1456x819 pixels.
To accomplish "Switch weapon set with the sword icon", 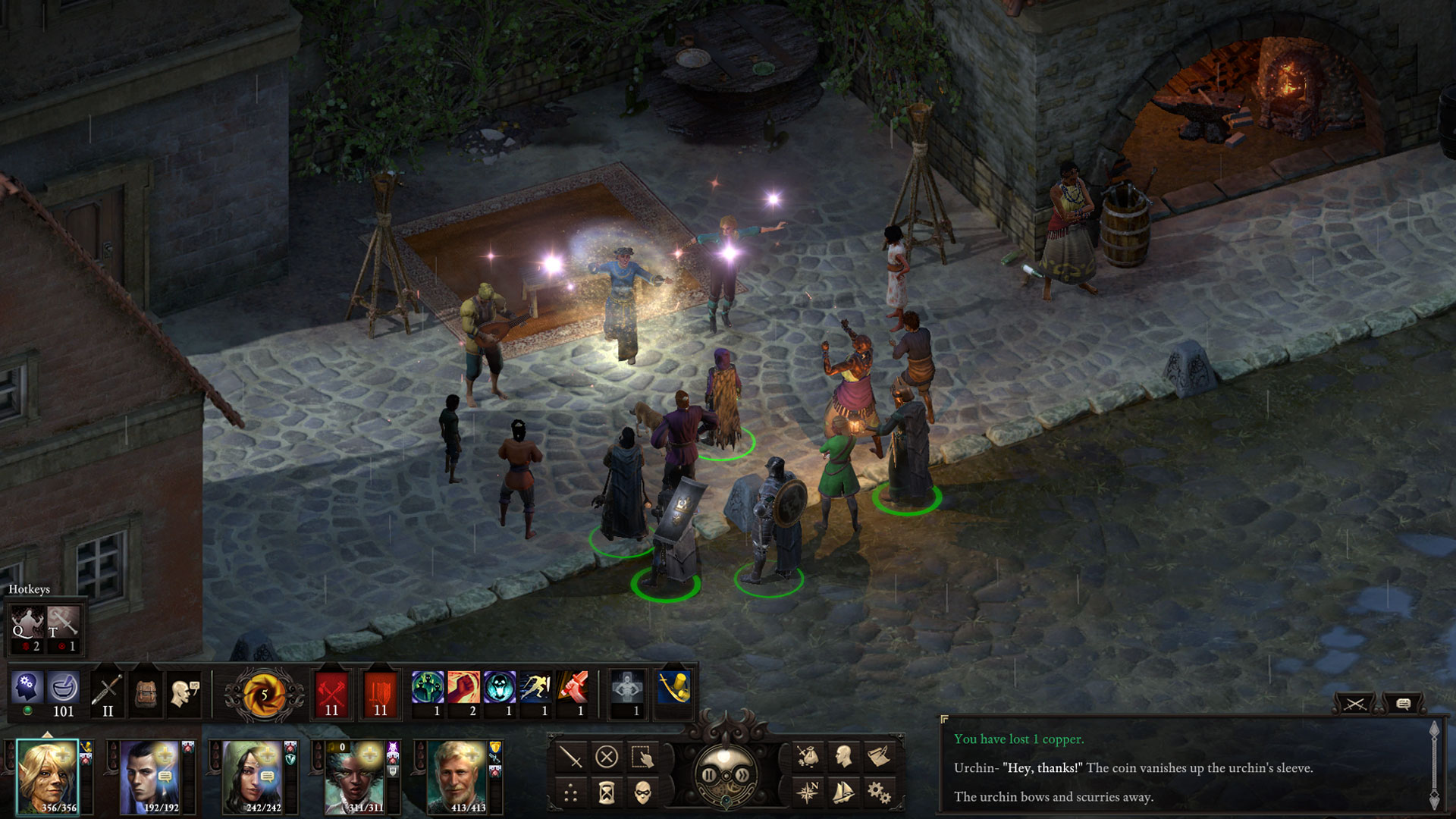I will pos(107,692).
